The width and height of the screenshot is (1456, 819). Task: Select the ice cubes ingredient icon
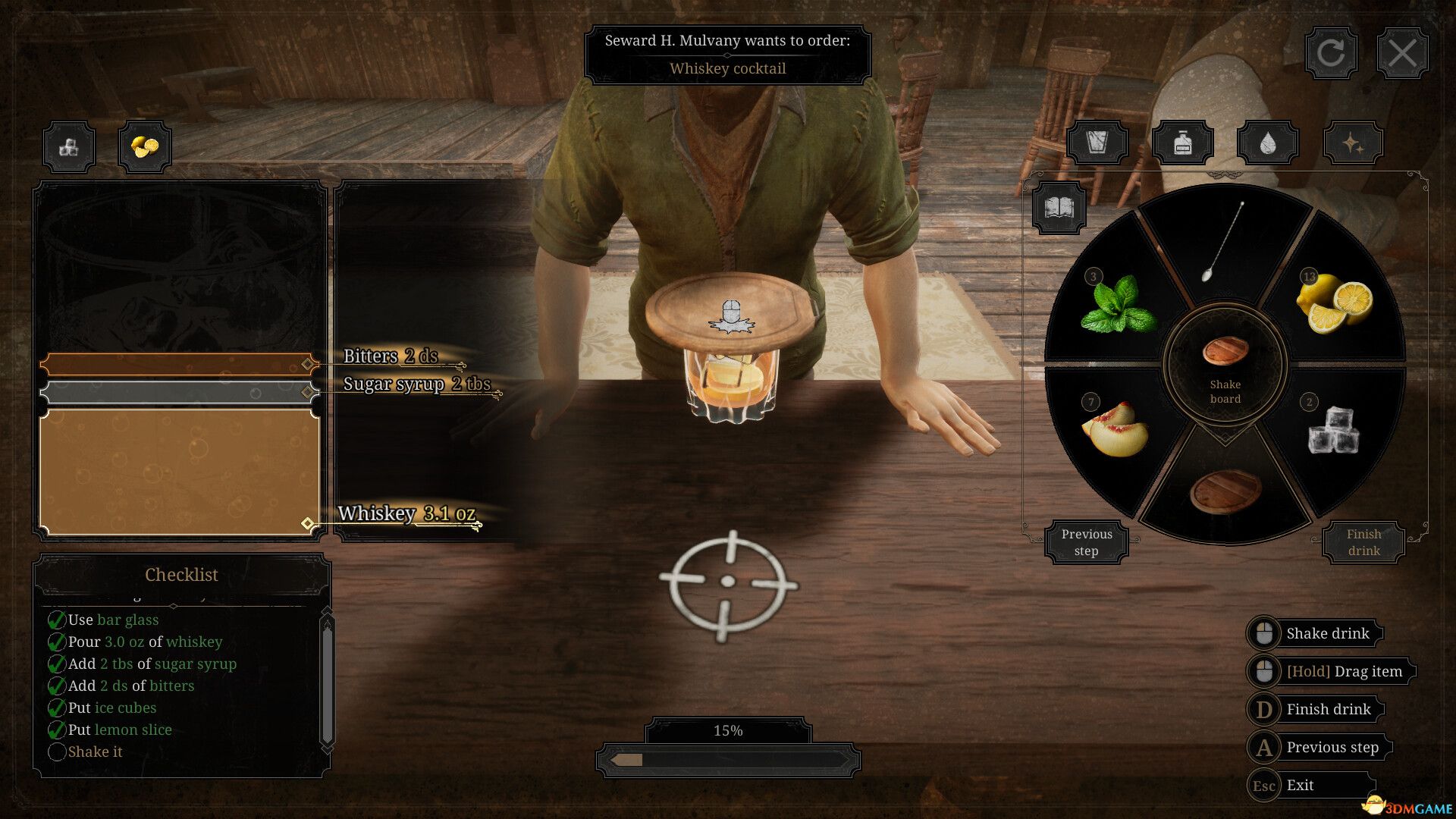[x=68, y=146]
